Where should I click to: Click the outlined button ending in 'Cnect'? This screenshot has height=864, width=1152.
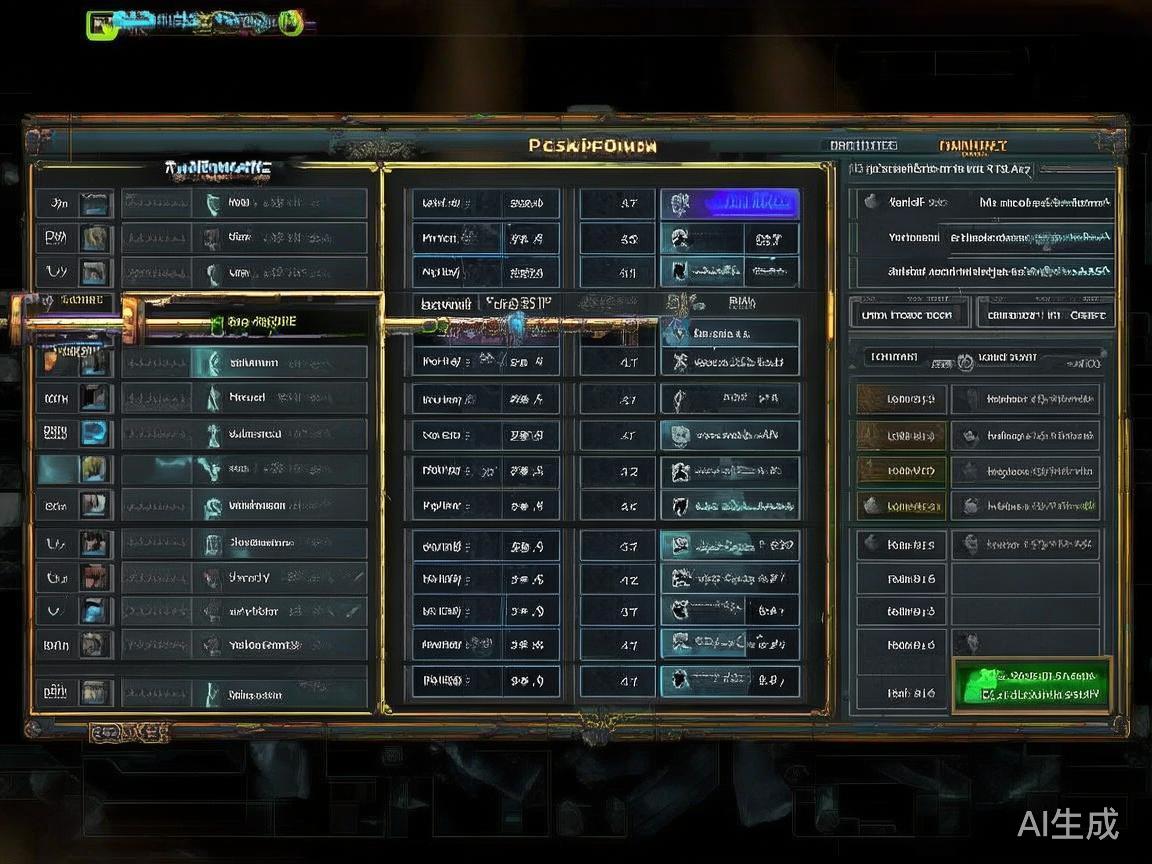click(1045, 314)
